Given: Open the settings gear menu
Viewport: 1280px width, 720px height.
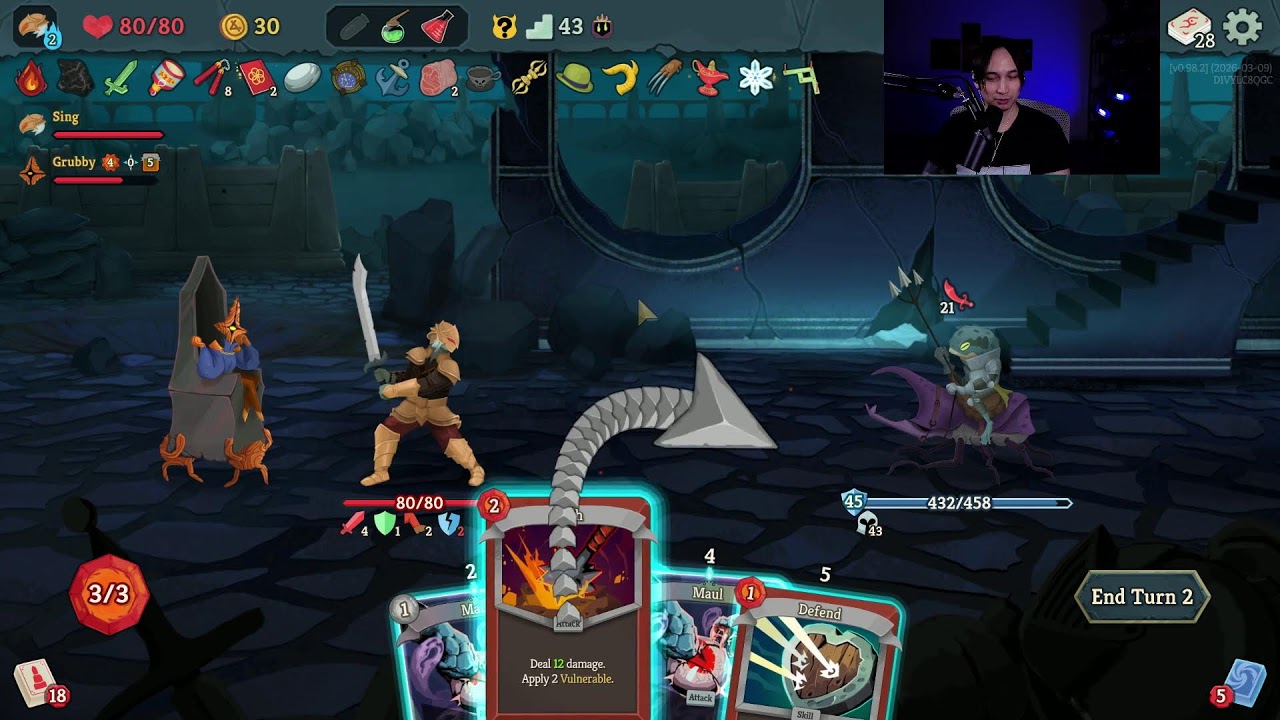Looking at the screenshot, I should pyautogui.click(x=1243, y=27).
